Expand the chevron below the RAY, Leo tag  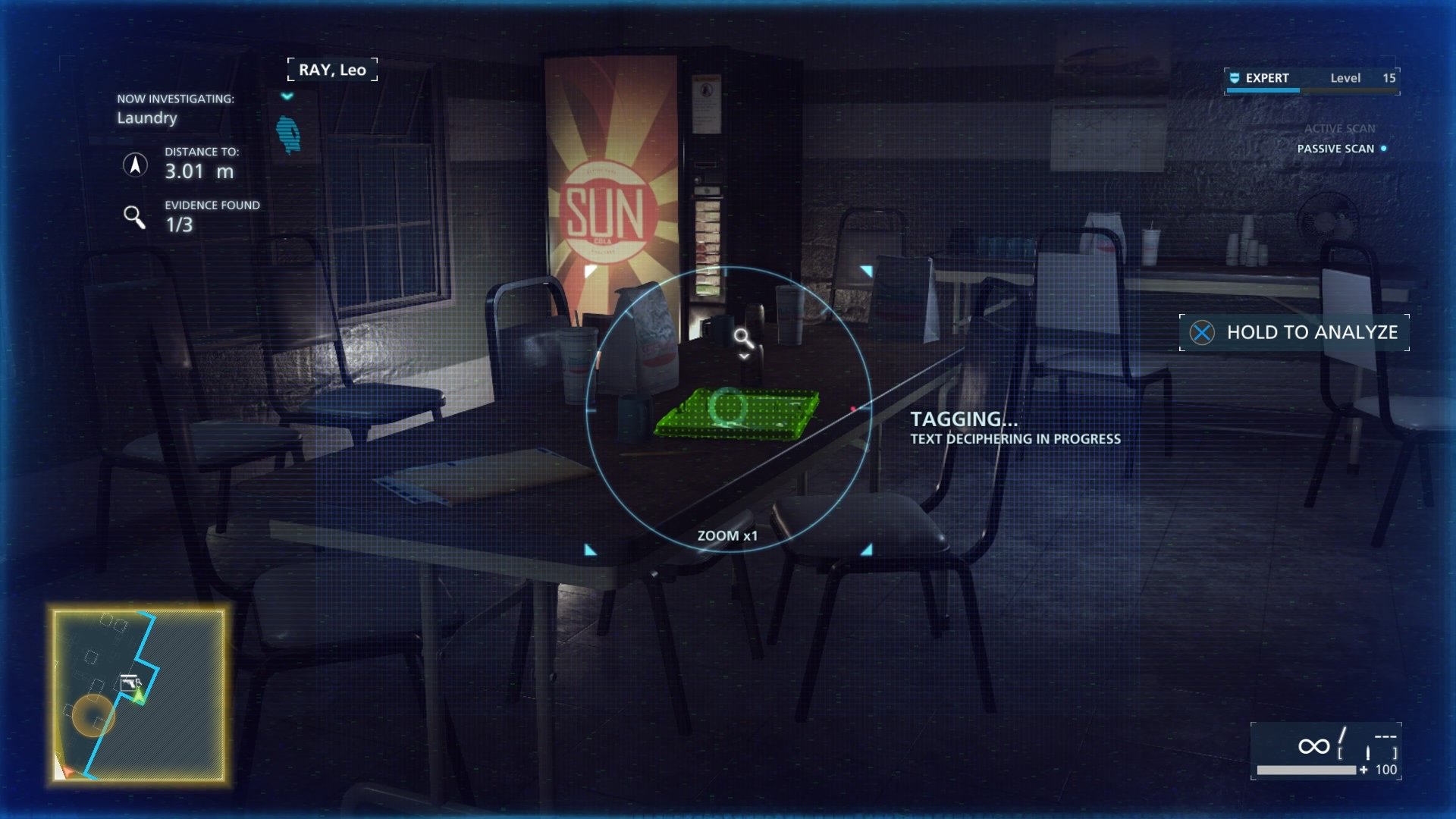coord(287,97)
